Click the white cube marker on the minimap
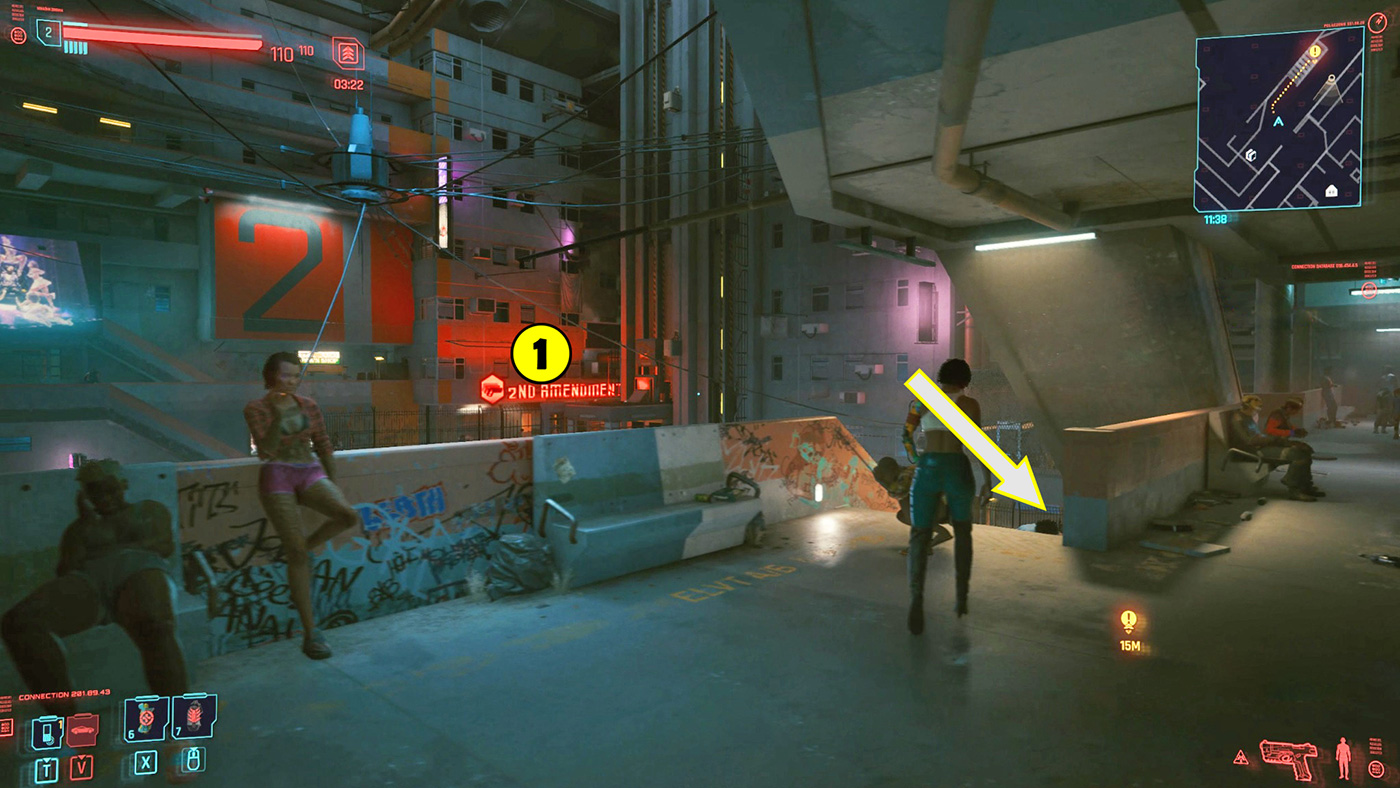The image size is (1400, 788). (1250, 155)
